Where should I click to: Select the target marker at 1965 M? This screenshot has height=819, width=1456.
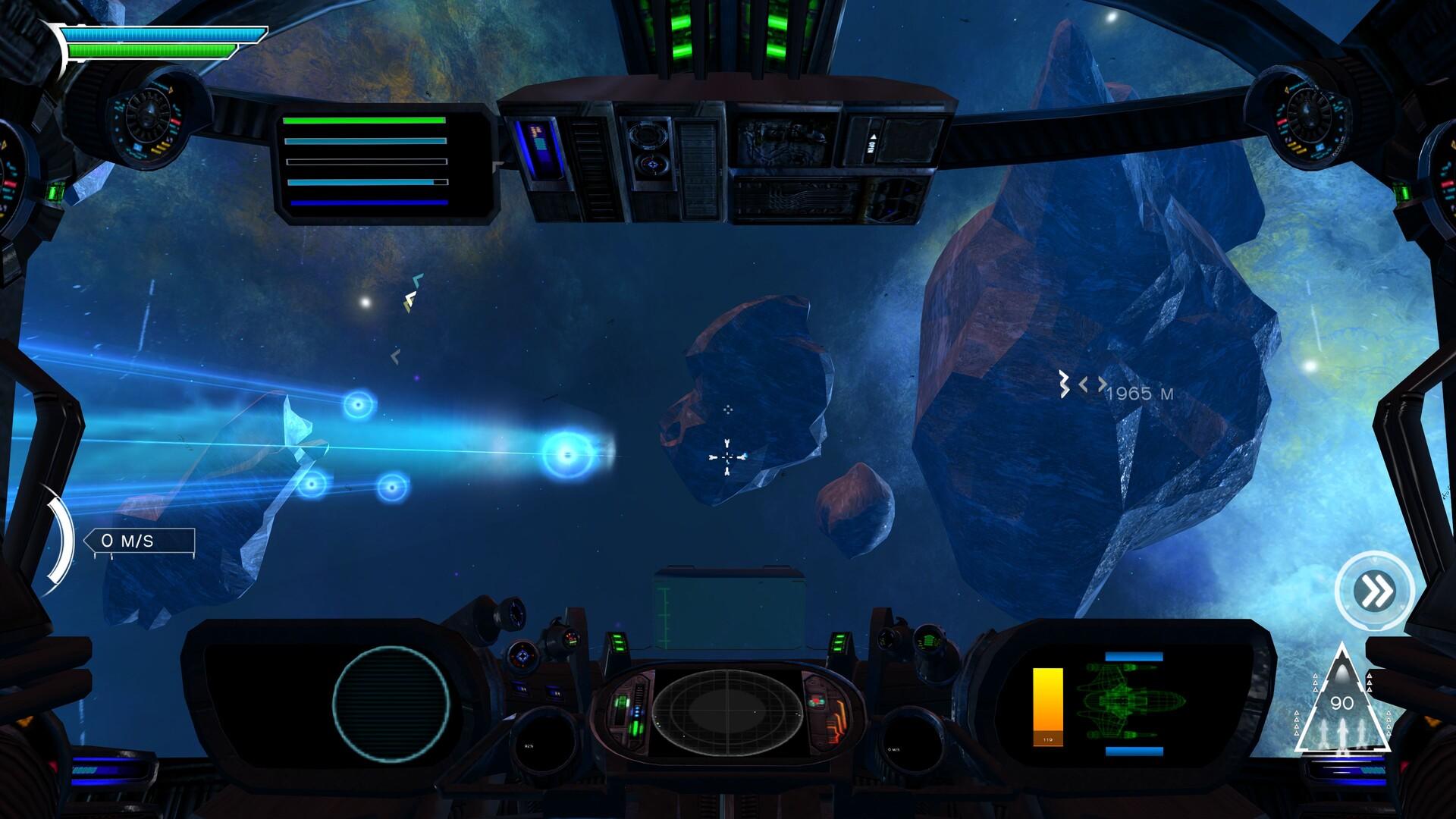click(x=1082, y=385)
